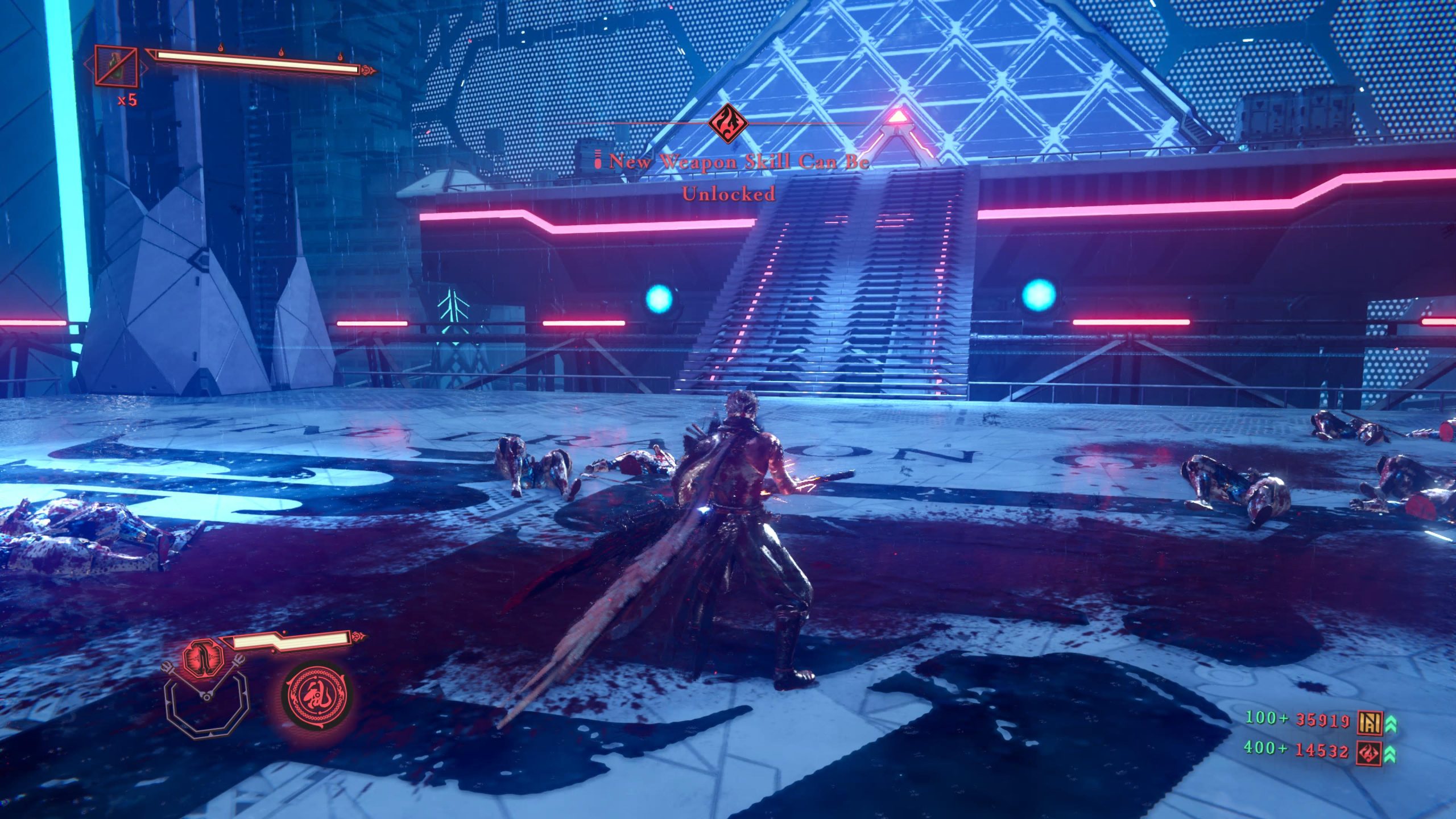Screen dimensions: 1456x819
Task: Select the gold currency icon
Action: coord(1369,722)
